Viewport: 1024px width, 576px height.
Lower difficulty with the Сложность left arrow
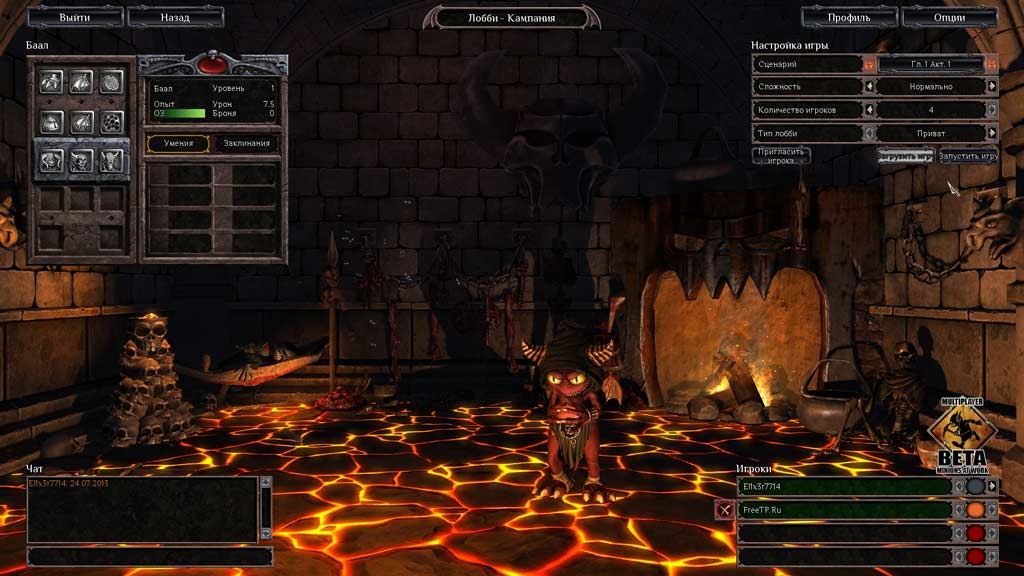coord(869,86)
